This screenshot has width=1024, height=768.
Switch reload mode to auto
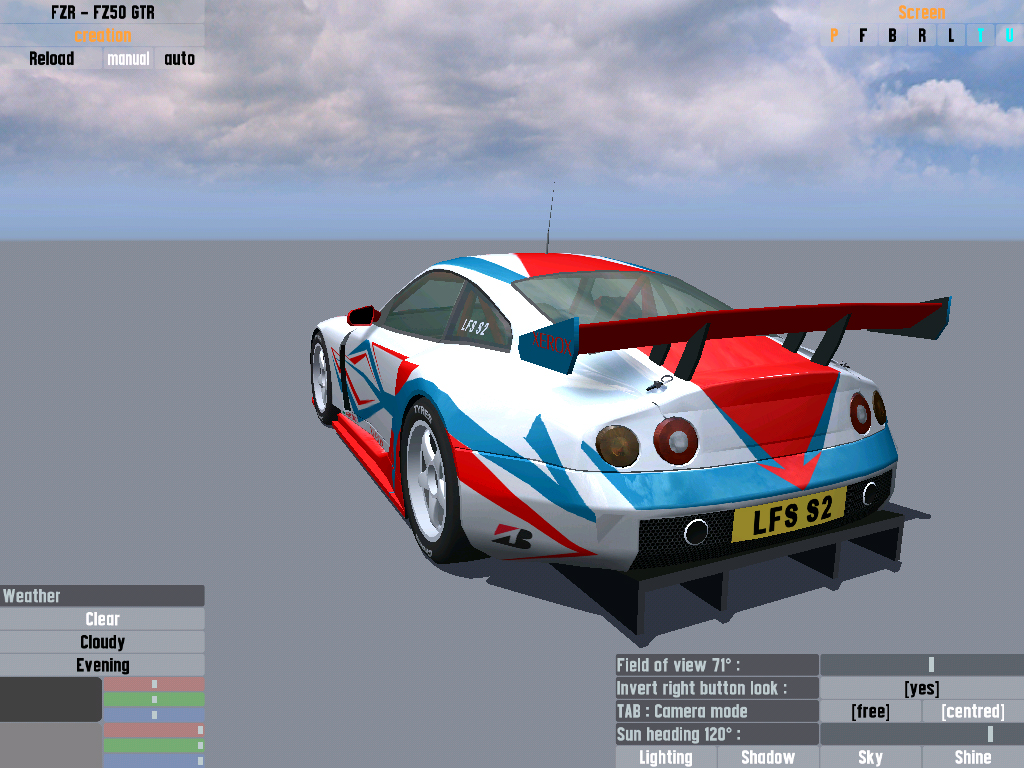point(180,59)
